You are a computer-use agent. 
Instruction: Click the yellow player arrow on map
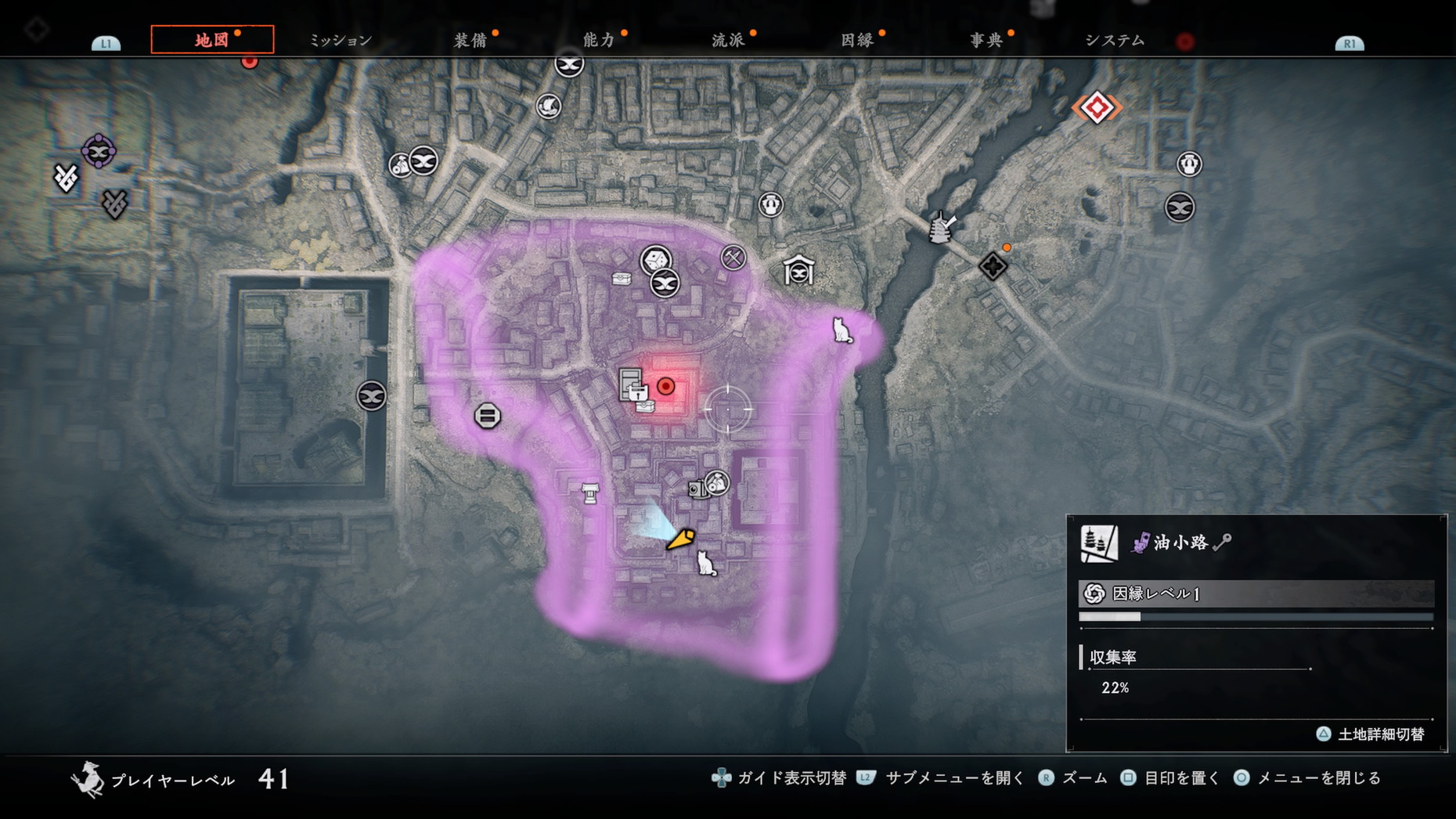click(x=680, y=539)
